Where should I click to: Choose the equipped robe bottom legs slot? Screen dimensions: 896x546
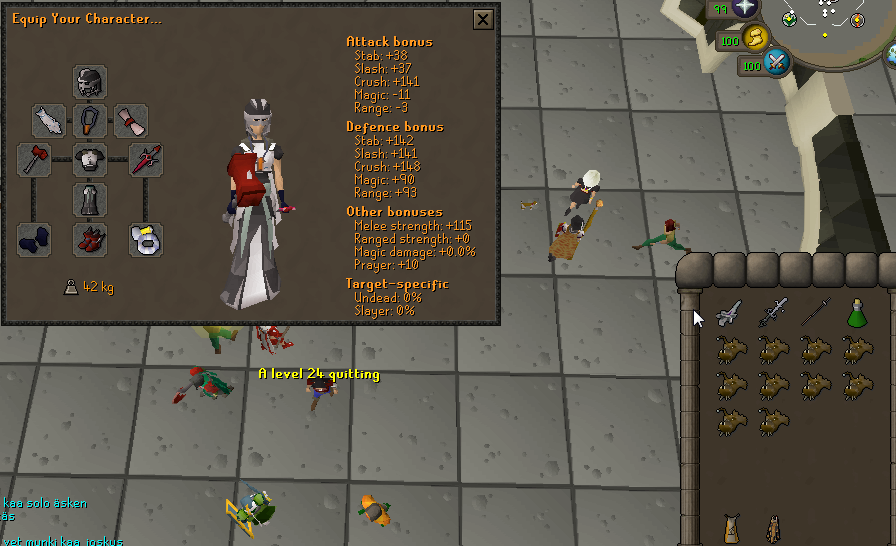coord(90,200)
